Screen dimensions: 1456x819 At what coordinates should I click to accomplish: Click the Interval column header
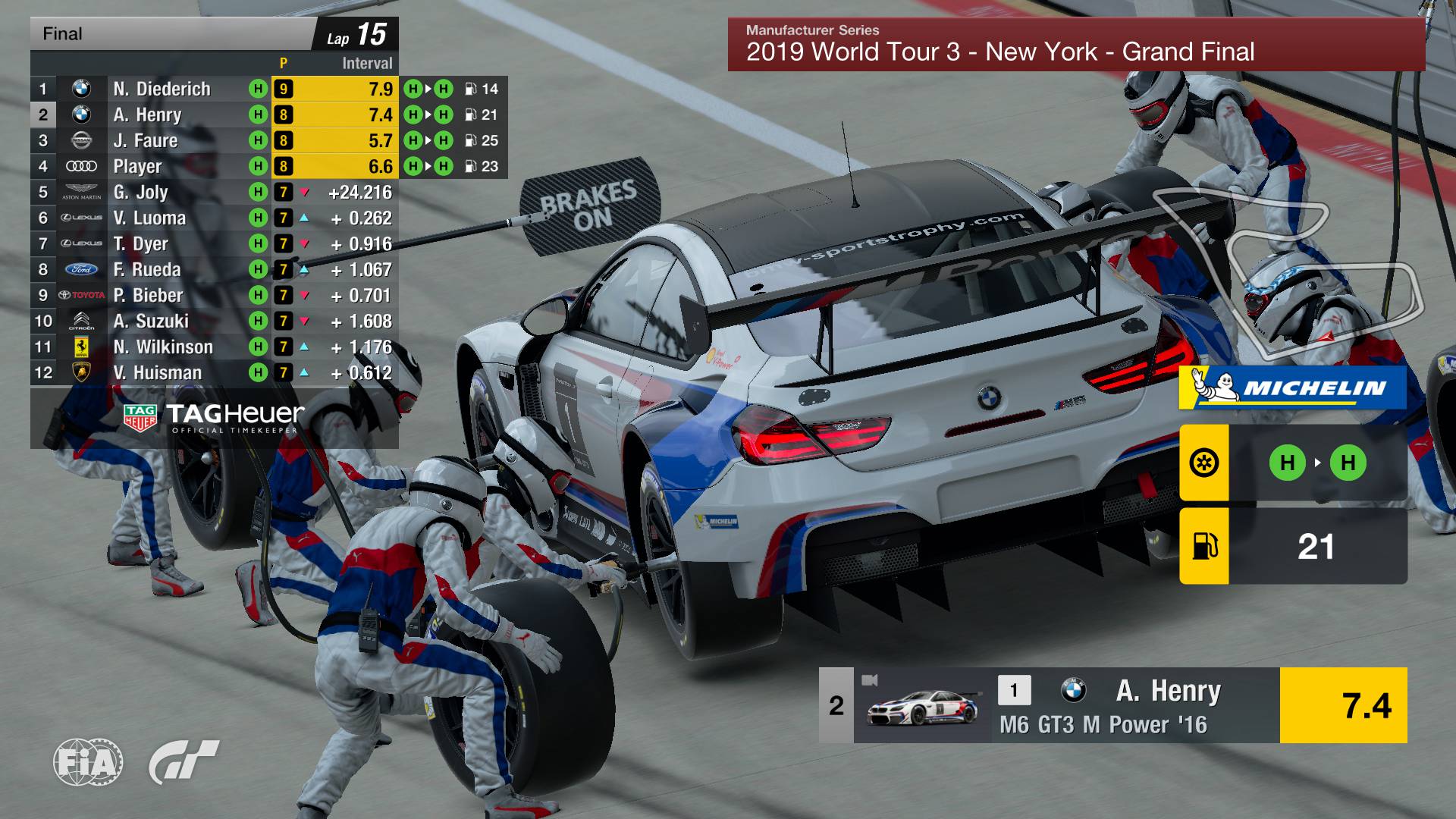[367, 64]
